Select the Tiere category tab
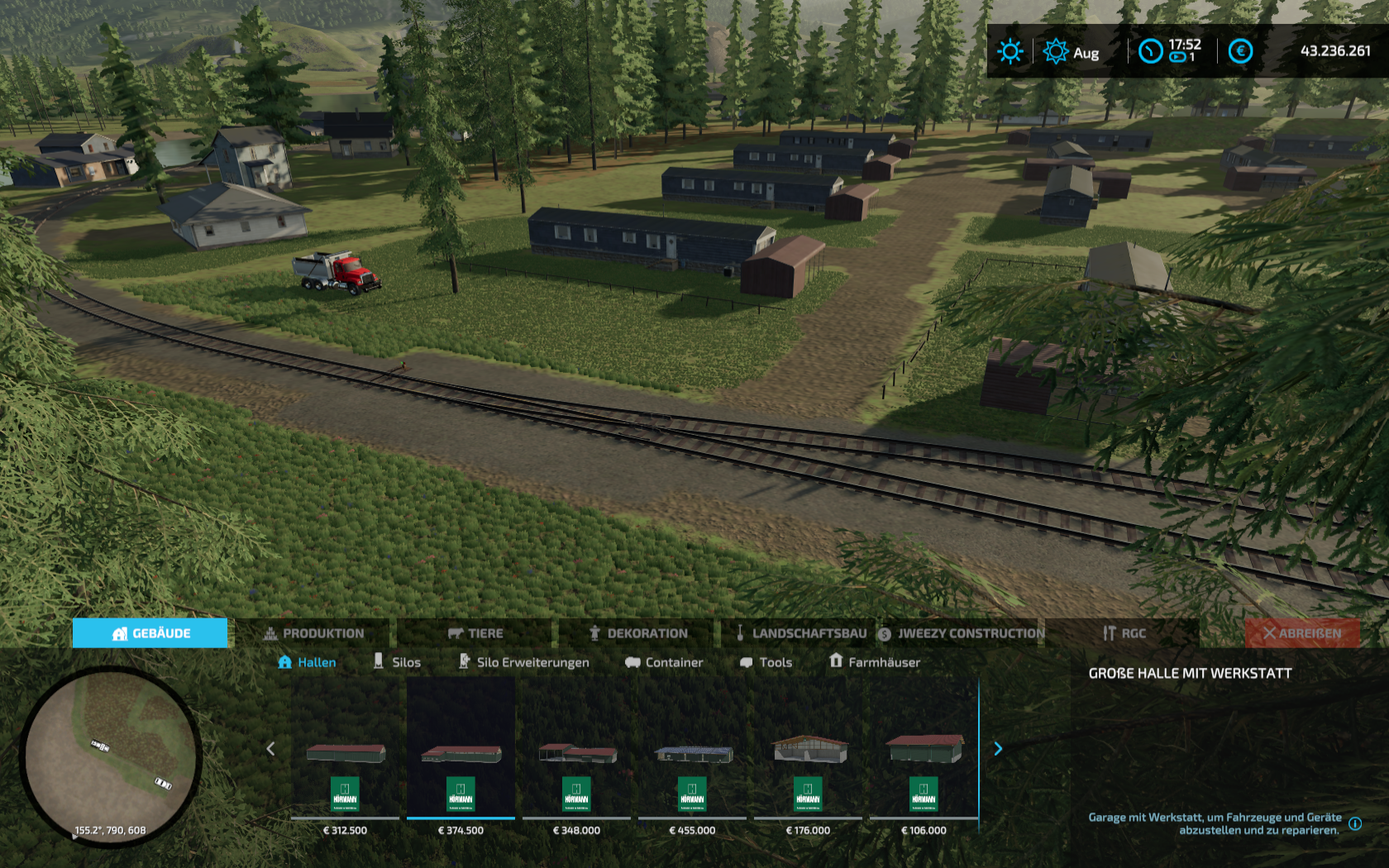Viewport: 1389px width, 868px height. click(x=475, y=633)
